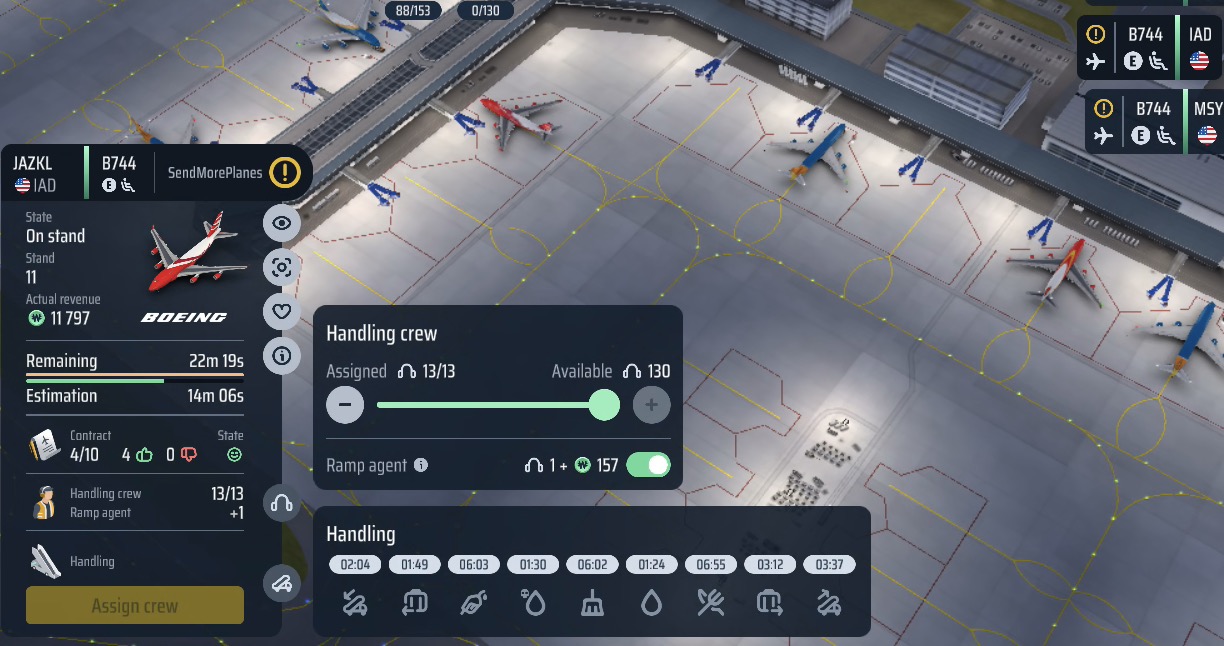Select the refueling pump handling icon
Screen dimensions: 1224x646
(x=474, y=603)
